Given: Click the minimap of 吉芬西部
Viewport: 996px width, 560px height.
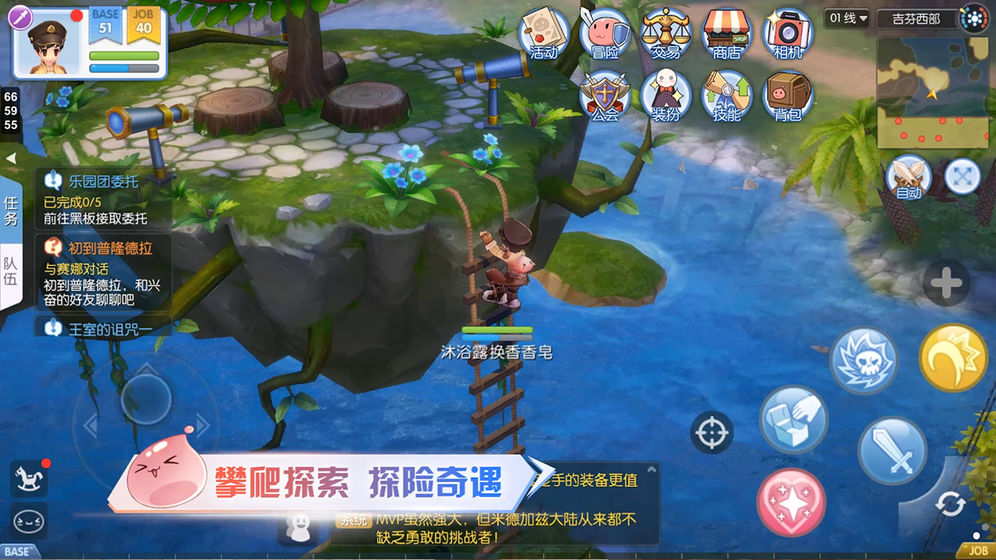Looking at the screenshot, I should 931,91.
